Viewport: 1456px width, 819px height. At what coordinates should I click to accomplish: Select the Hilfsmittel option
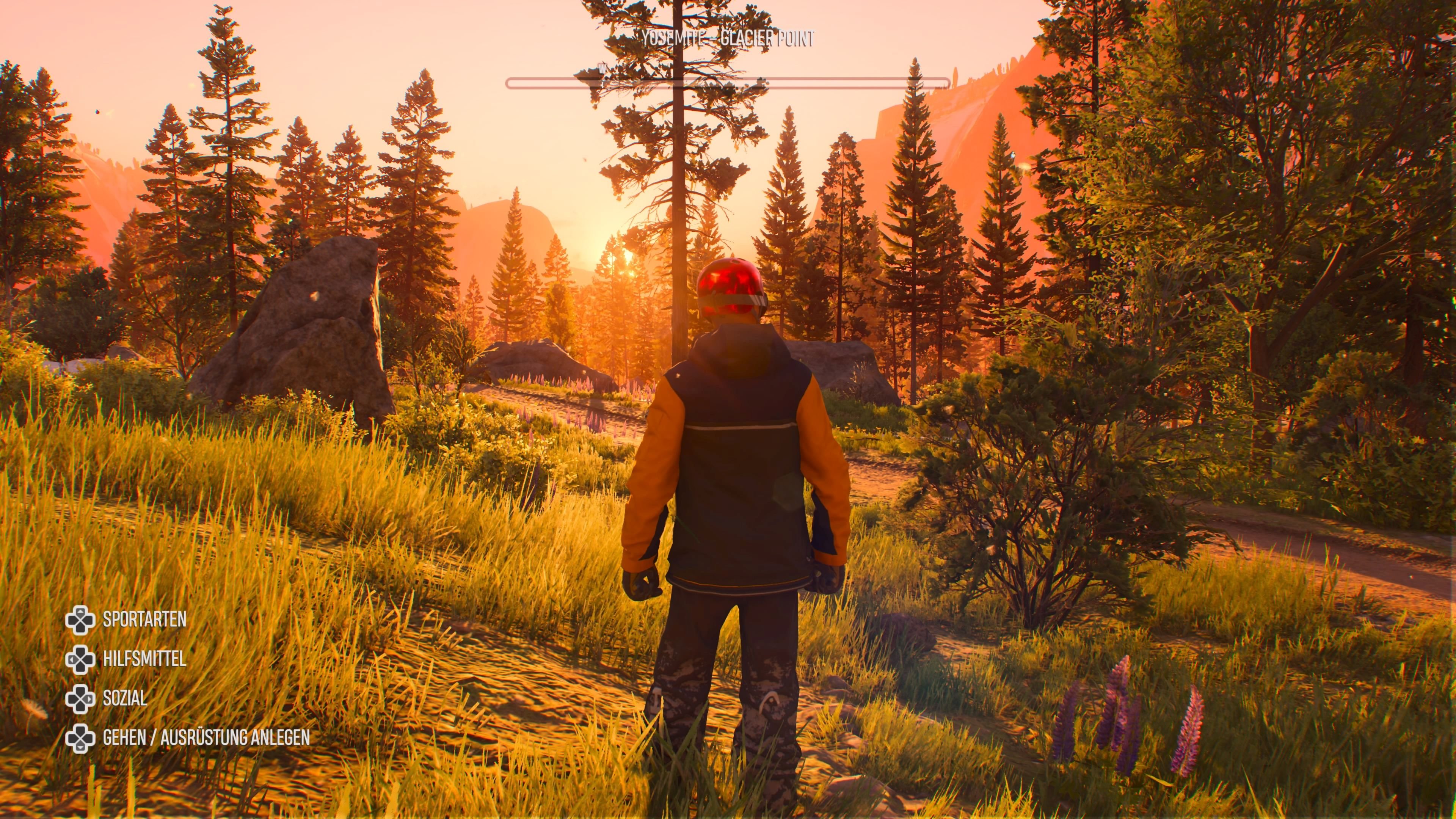[144, 659]
